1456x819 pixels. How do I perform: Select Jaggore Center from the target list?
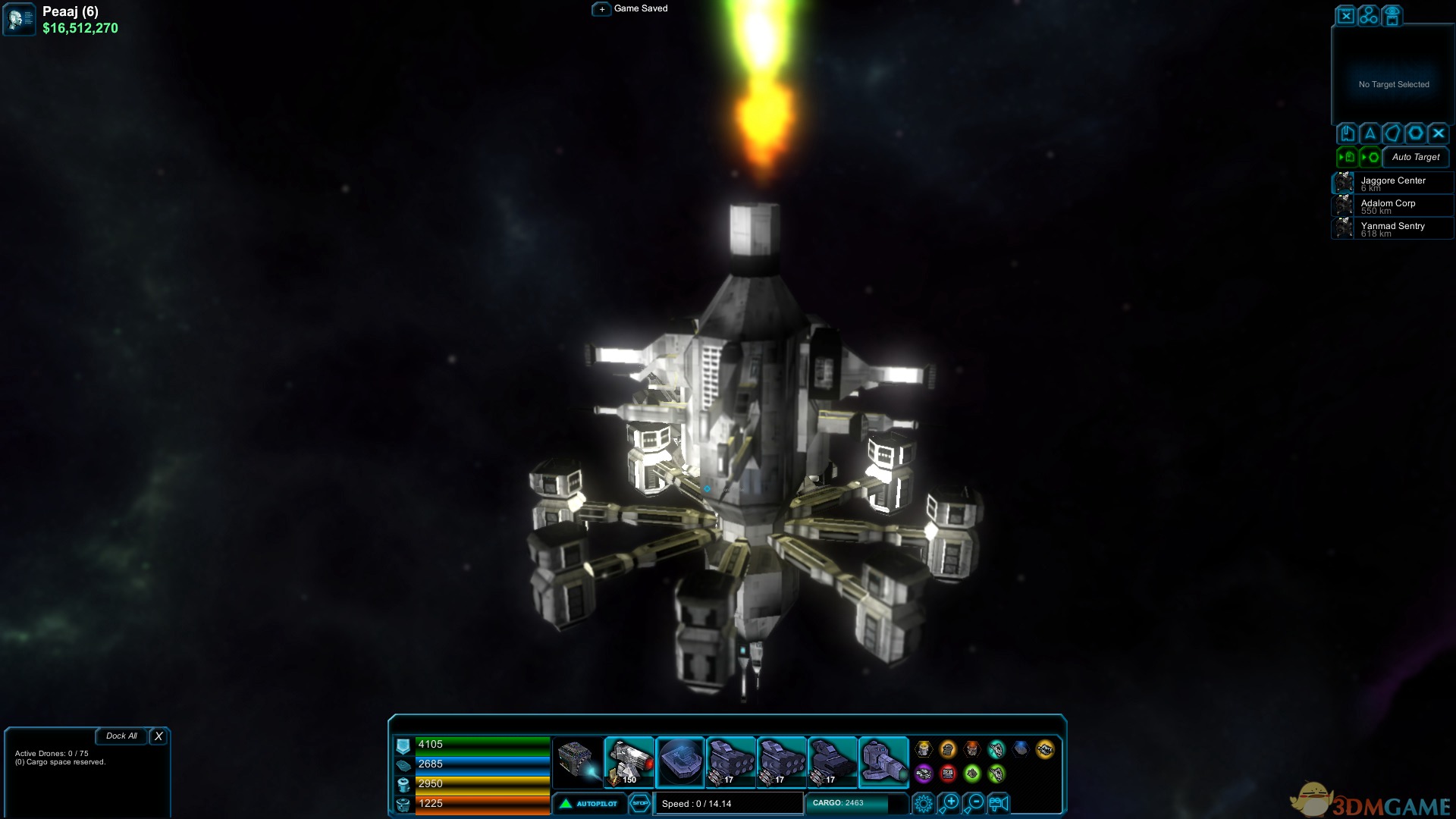coord(1394,183)
